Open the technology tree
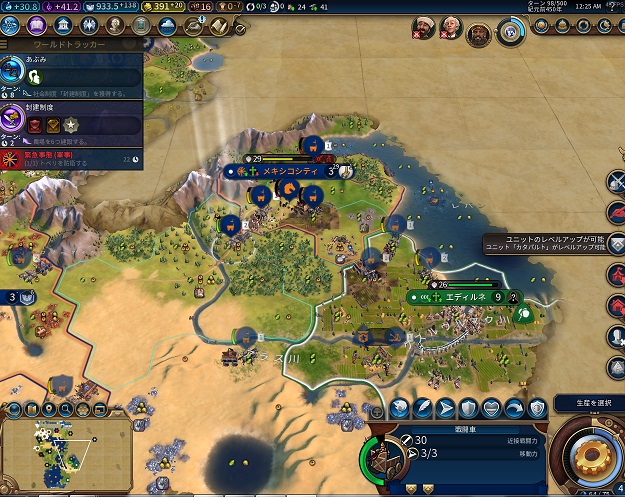This screenshot has width=625, height=497. (14, 31)
